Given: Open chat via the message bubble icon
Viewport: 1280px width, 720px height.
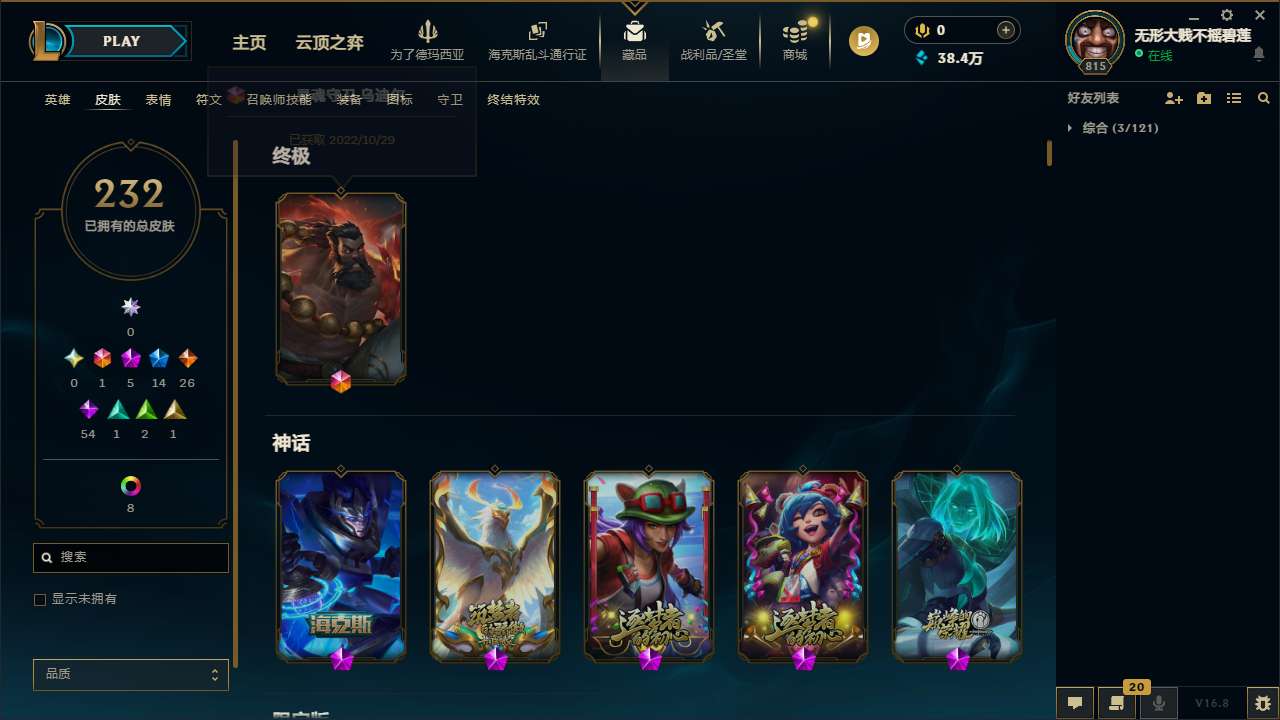Looking at the screenshot, I should pos(1075,703).
